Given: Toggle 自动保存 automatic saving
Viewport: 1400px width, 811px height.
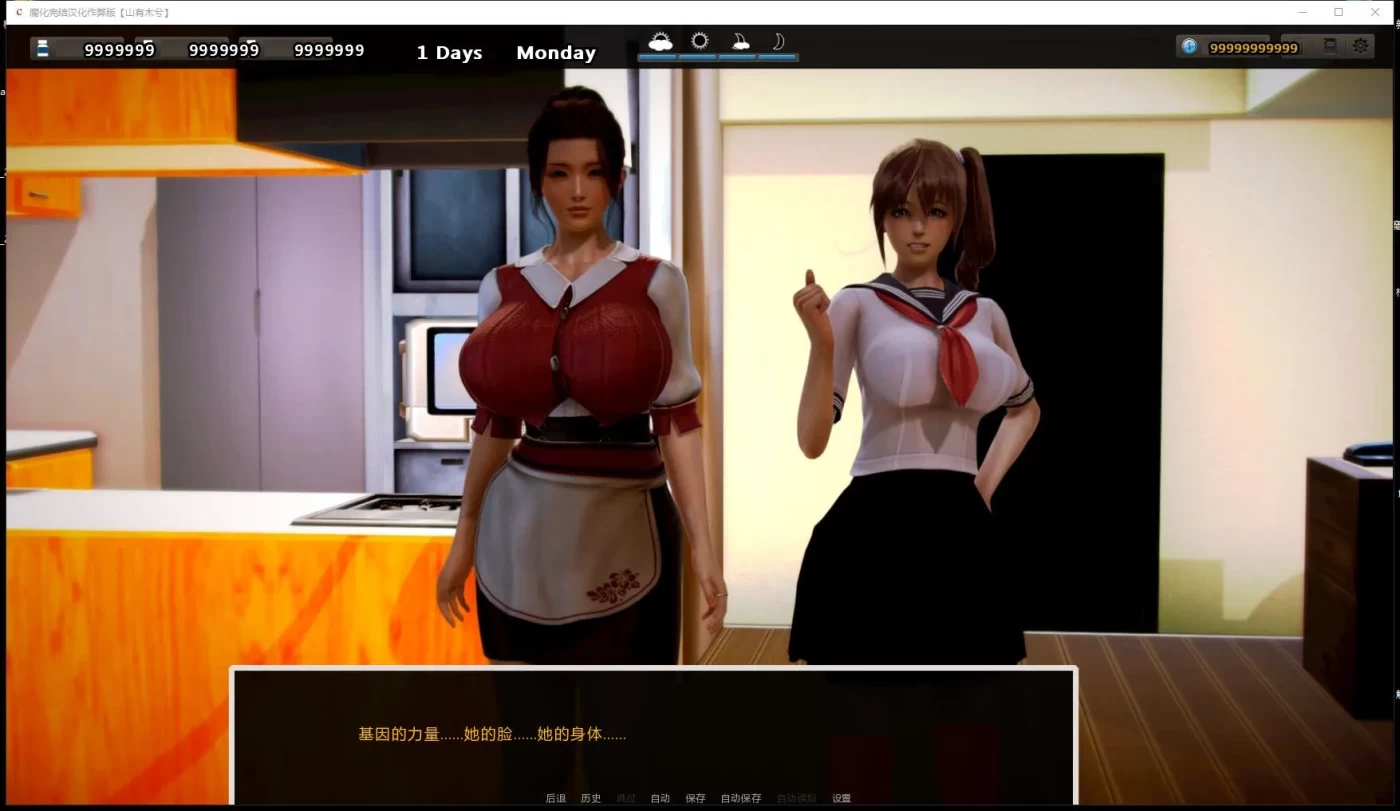Looking at the screenshot, I should point(740,797).
